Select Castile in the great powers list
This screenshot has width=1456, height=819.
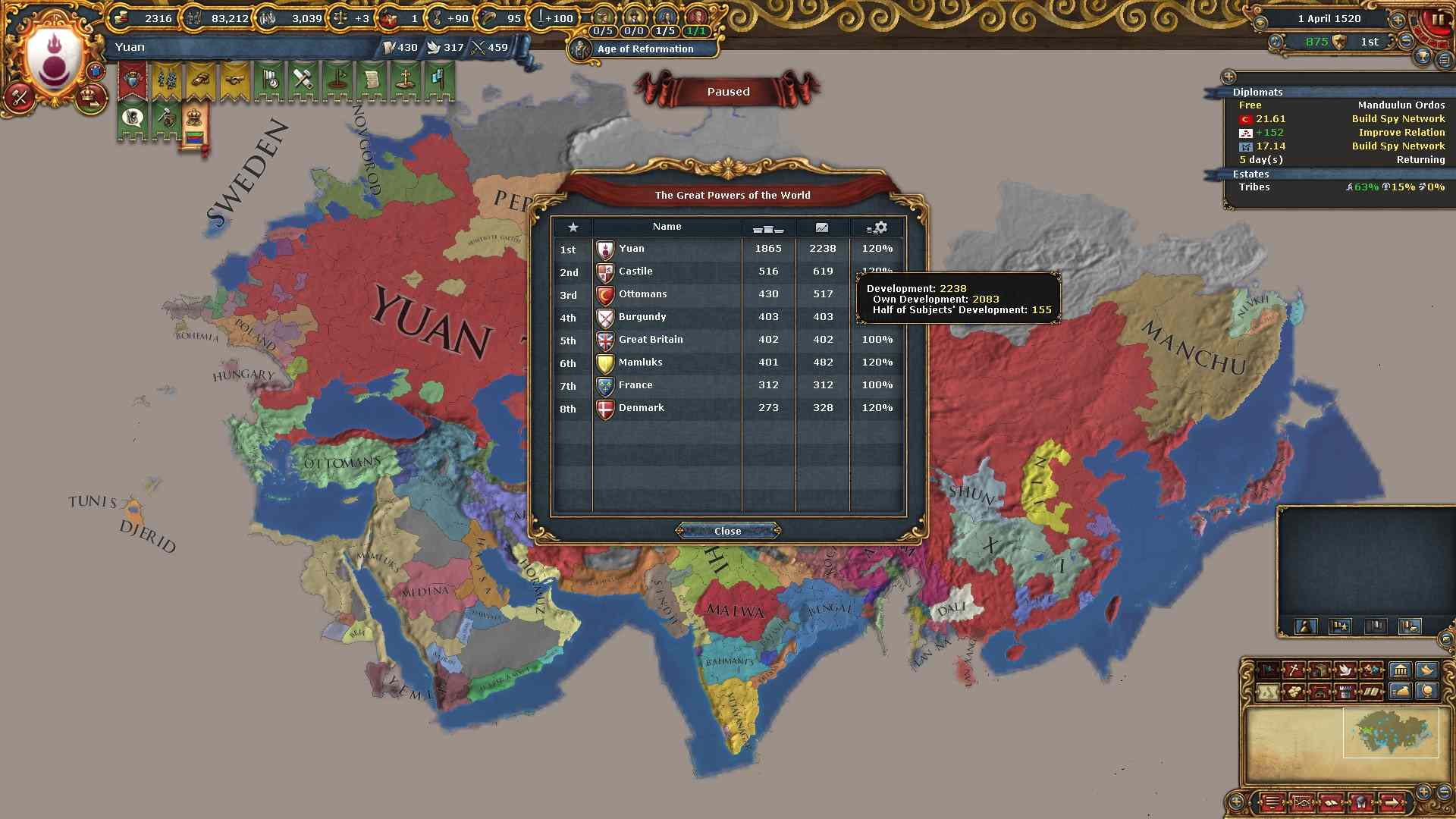635,271
